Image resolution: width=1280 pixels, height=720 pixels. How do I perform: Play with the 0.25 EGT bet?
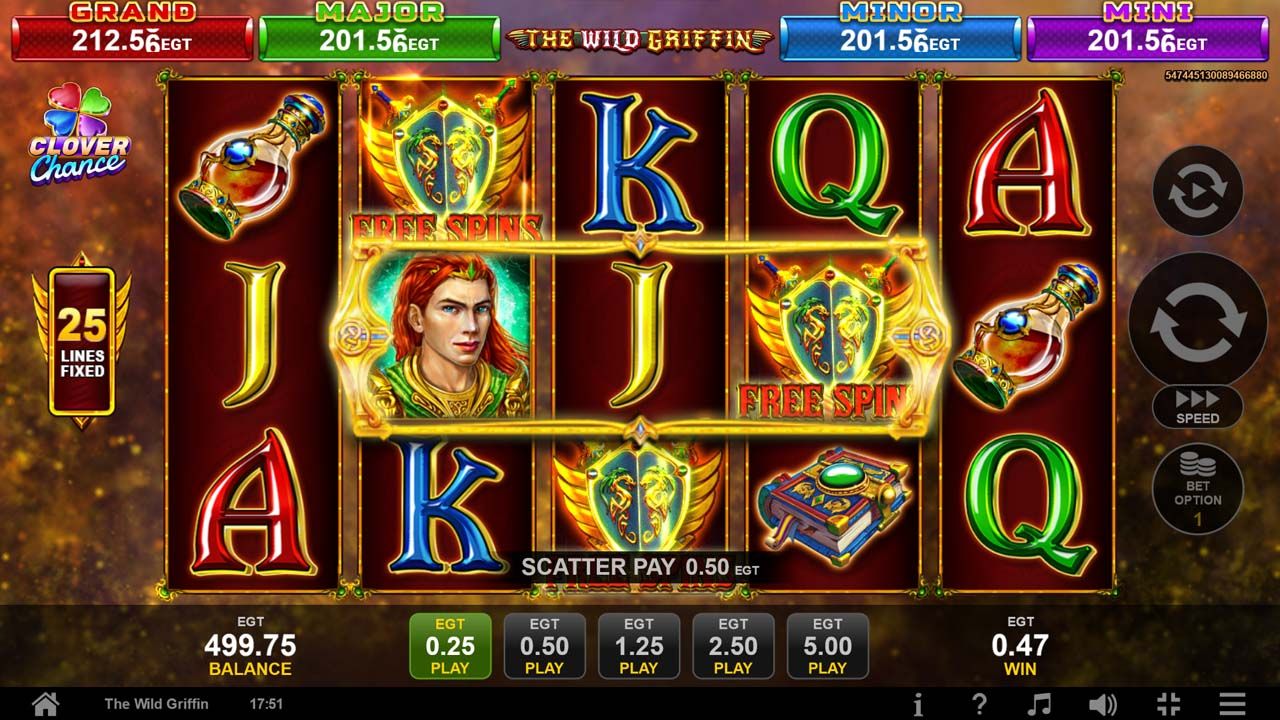450,646
